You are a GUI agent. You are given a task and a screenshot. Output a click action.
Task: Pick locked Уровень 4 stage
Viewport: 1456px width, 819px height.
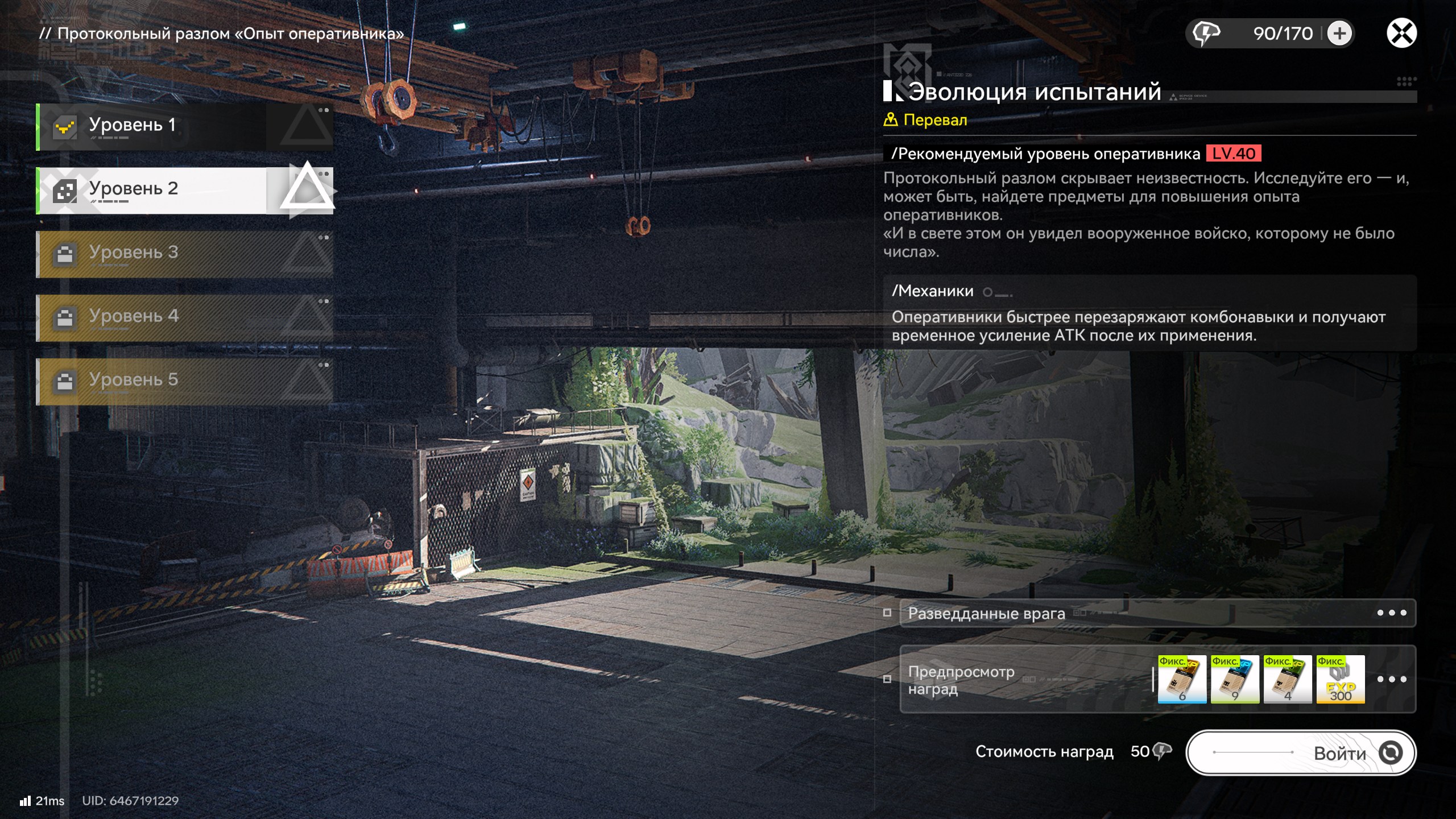[184, 317]
